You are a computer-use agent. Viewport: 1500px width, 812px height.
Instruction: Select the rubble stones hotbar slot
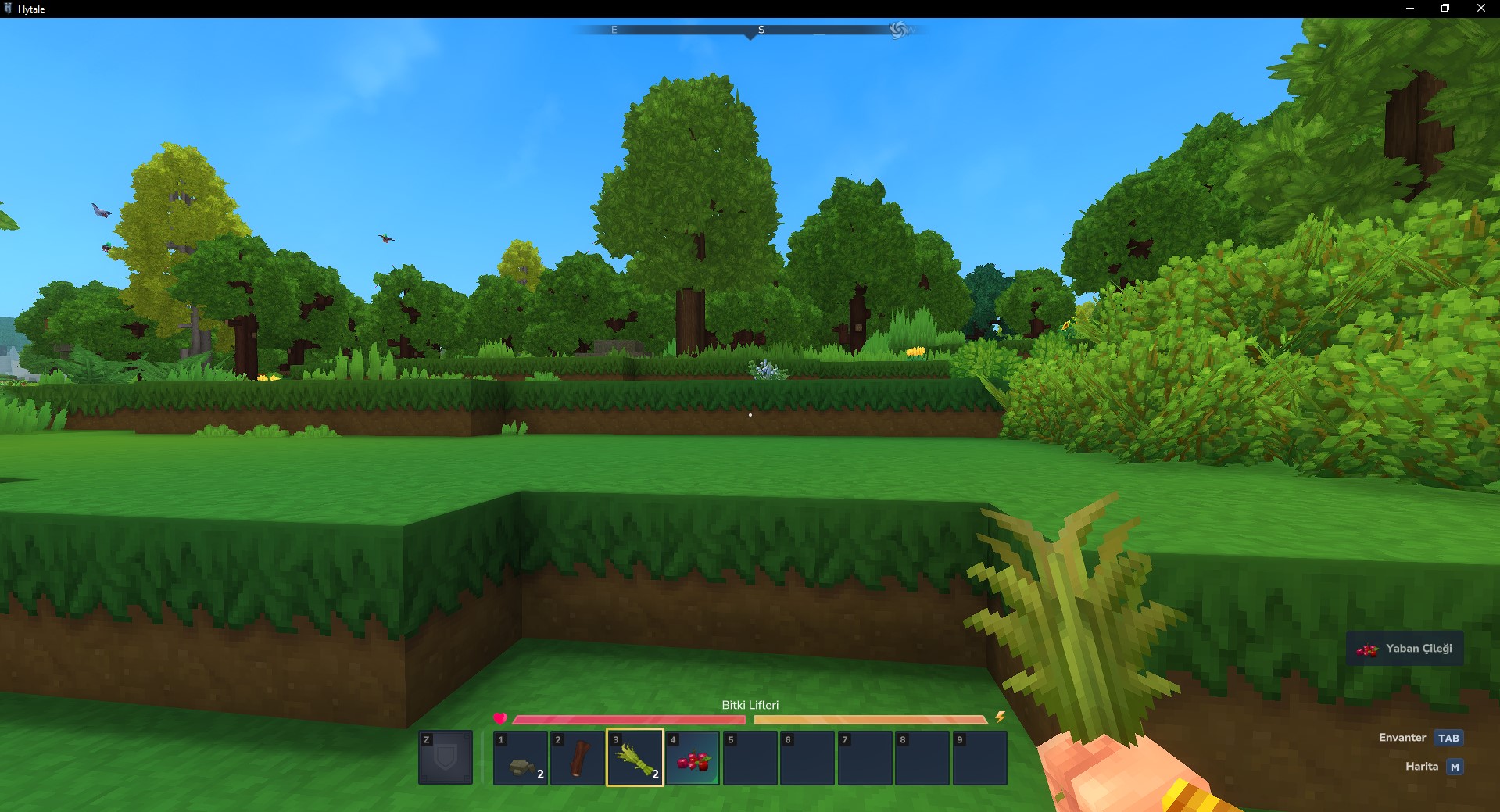(x=521, y=757)
